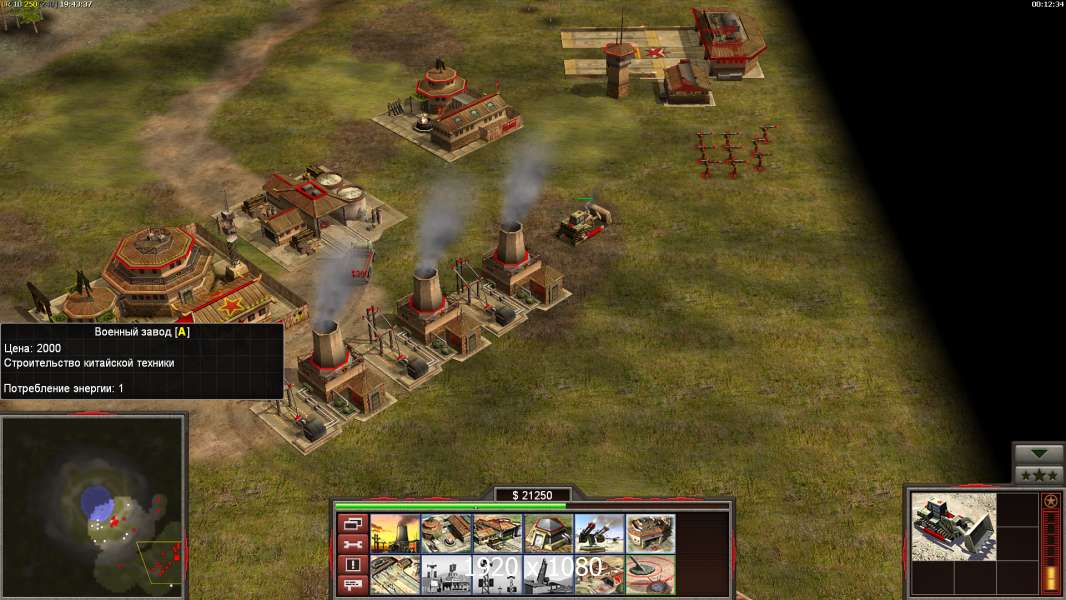Image resolution: width=1066 pixels, height=600 pixels.
Task: Choose the Supply Center build icon
Action: (497, 533)
